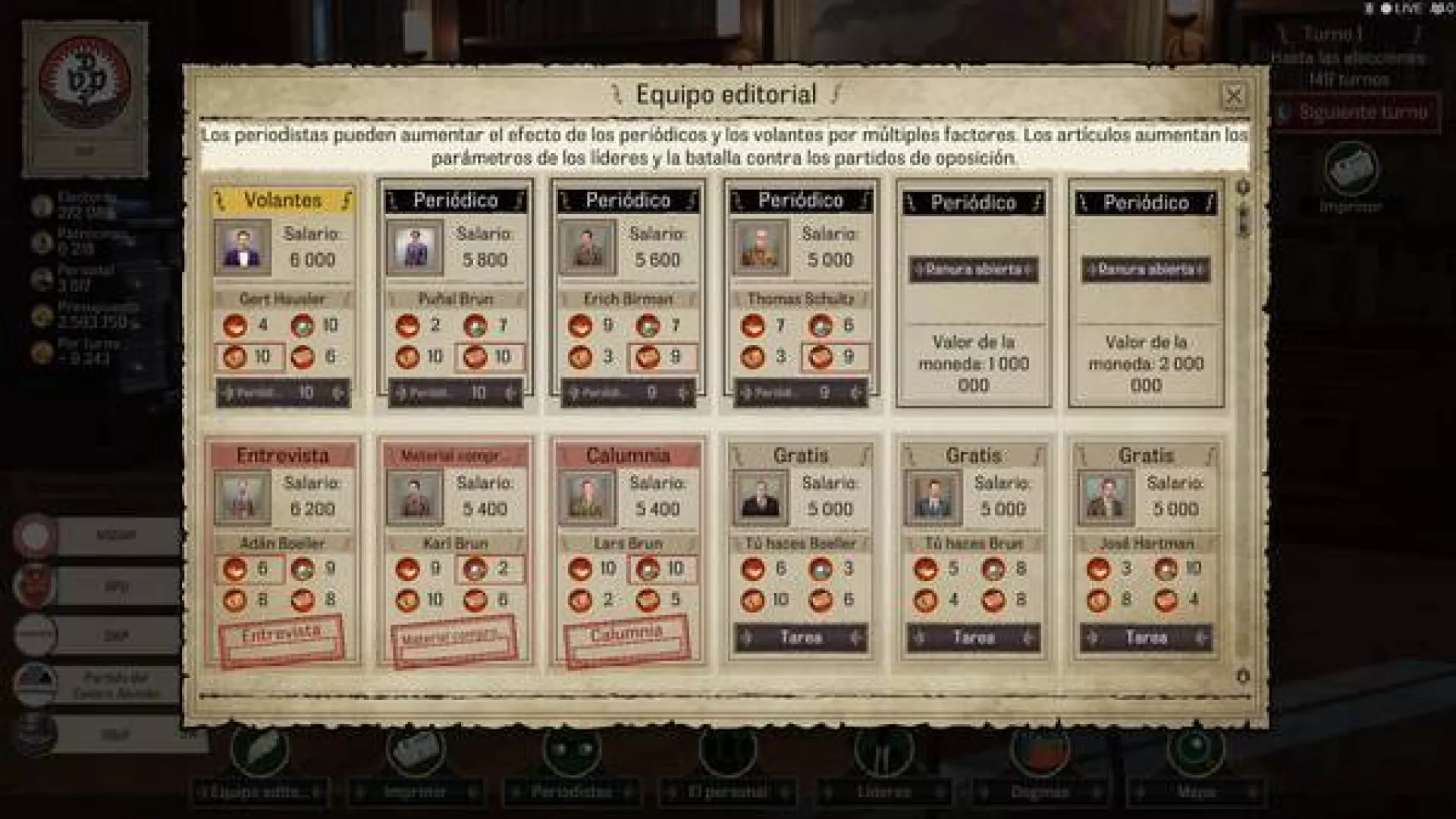Select Thomas Schultz's journalist portrait
The image size is (1456, 819).
click(x=760, y=247)
